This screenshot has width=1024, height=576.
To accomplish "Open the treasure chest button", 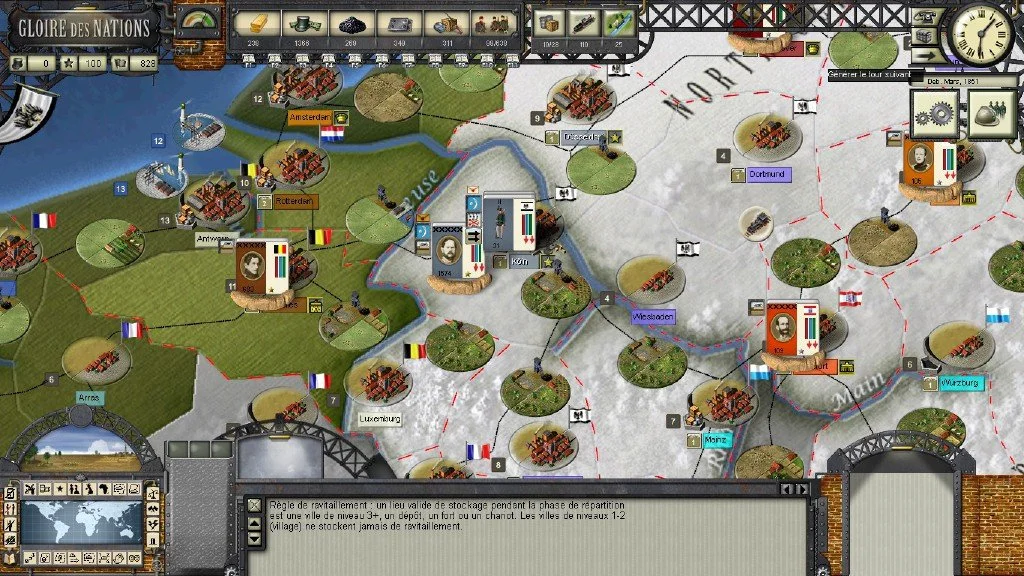I will coord(925,37).
